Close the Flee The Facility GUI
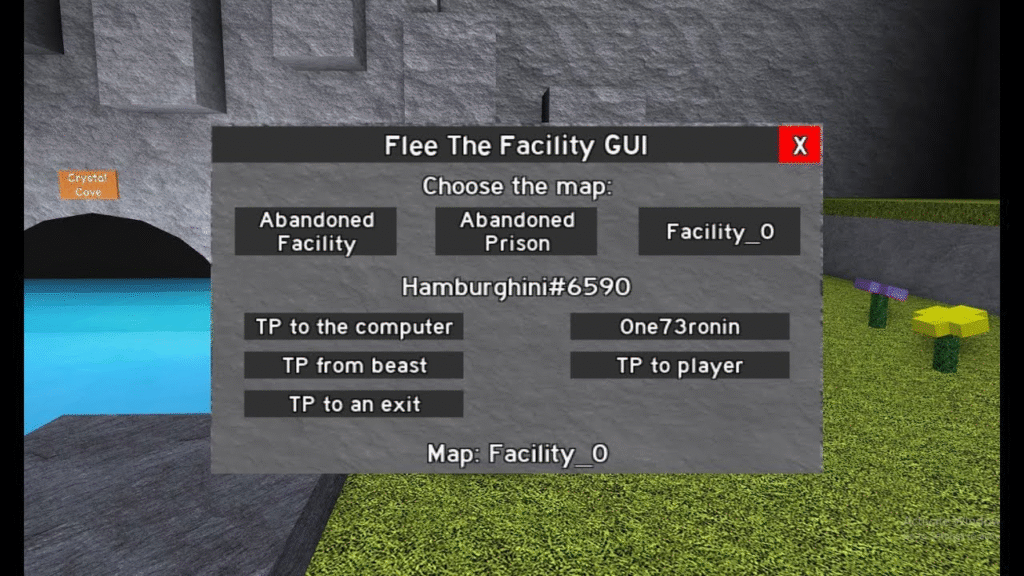The height and width of the screenshot is (576, 1024). pos(799,146)
